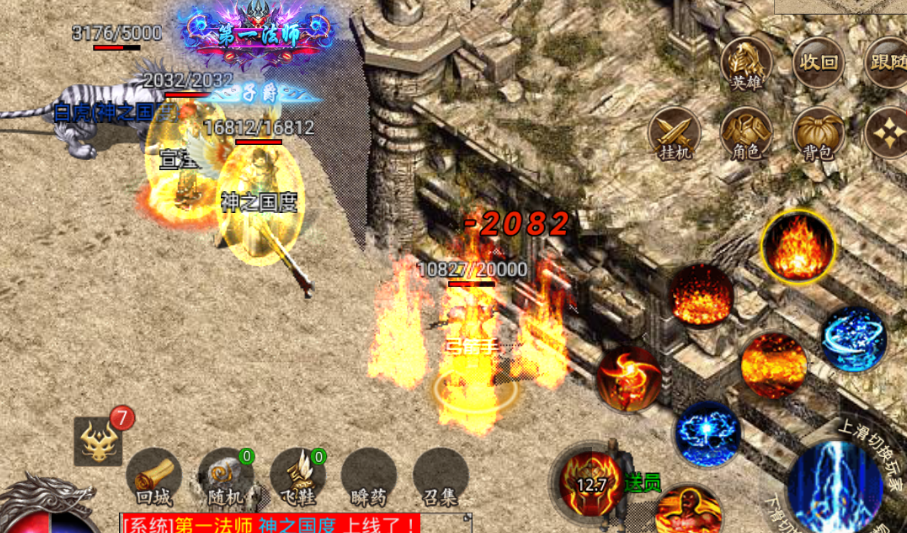The width and height of the screenshot is (907, 533).
Task: Toggle 挂机 auto-battle crossed swords icon
Action: pos(675,132)
